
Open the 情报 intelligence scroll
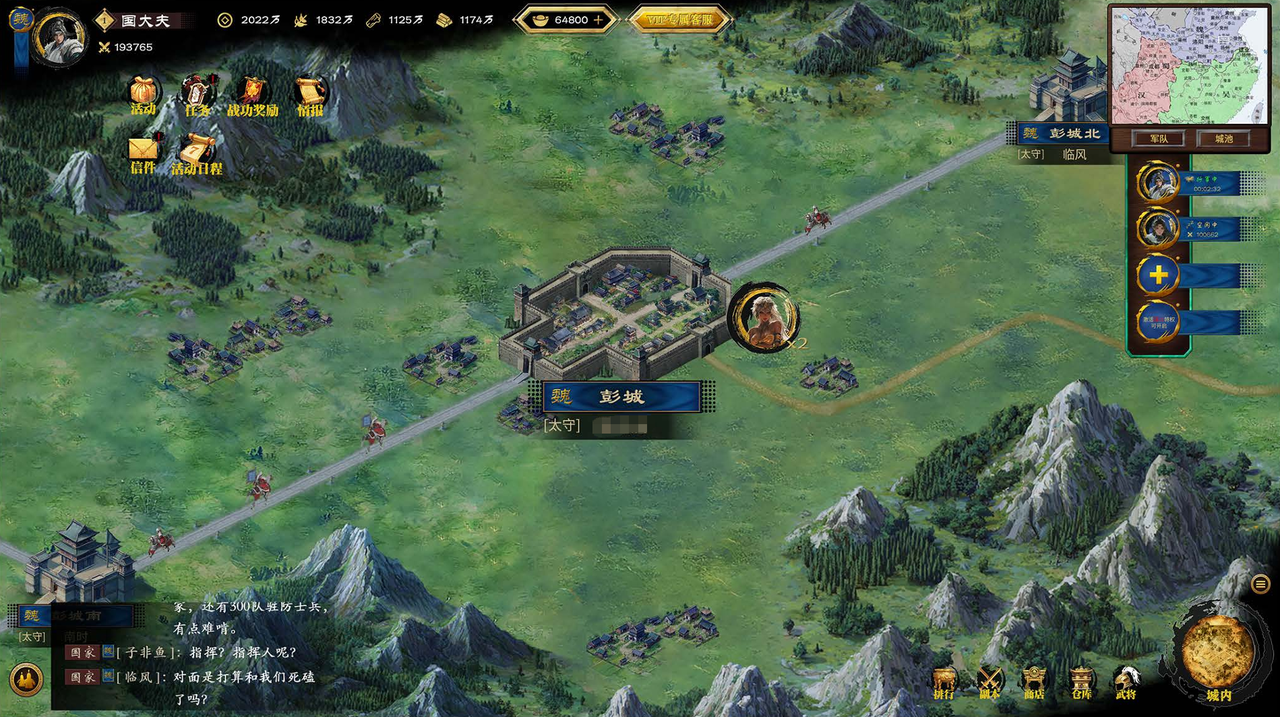click(x=309, y=93)
